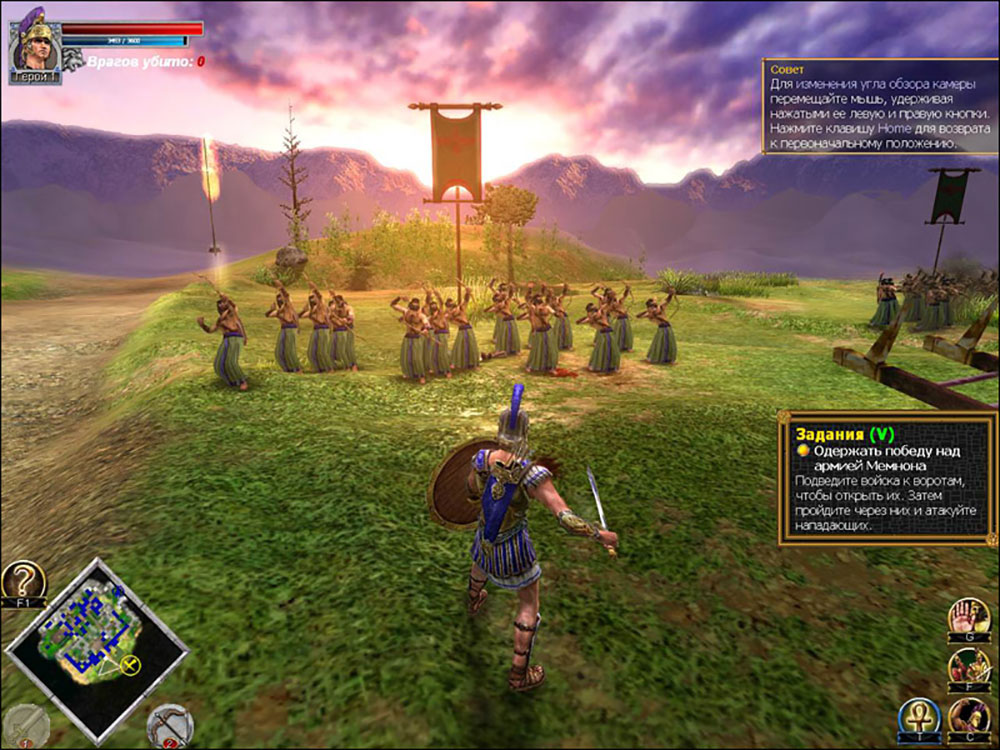The image size is (1000, 750).
Task: Select the hero portrait labeled Герой 1
Action: tap(36, 50)
